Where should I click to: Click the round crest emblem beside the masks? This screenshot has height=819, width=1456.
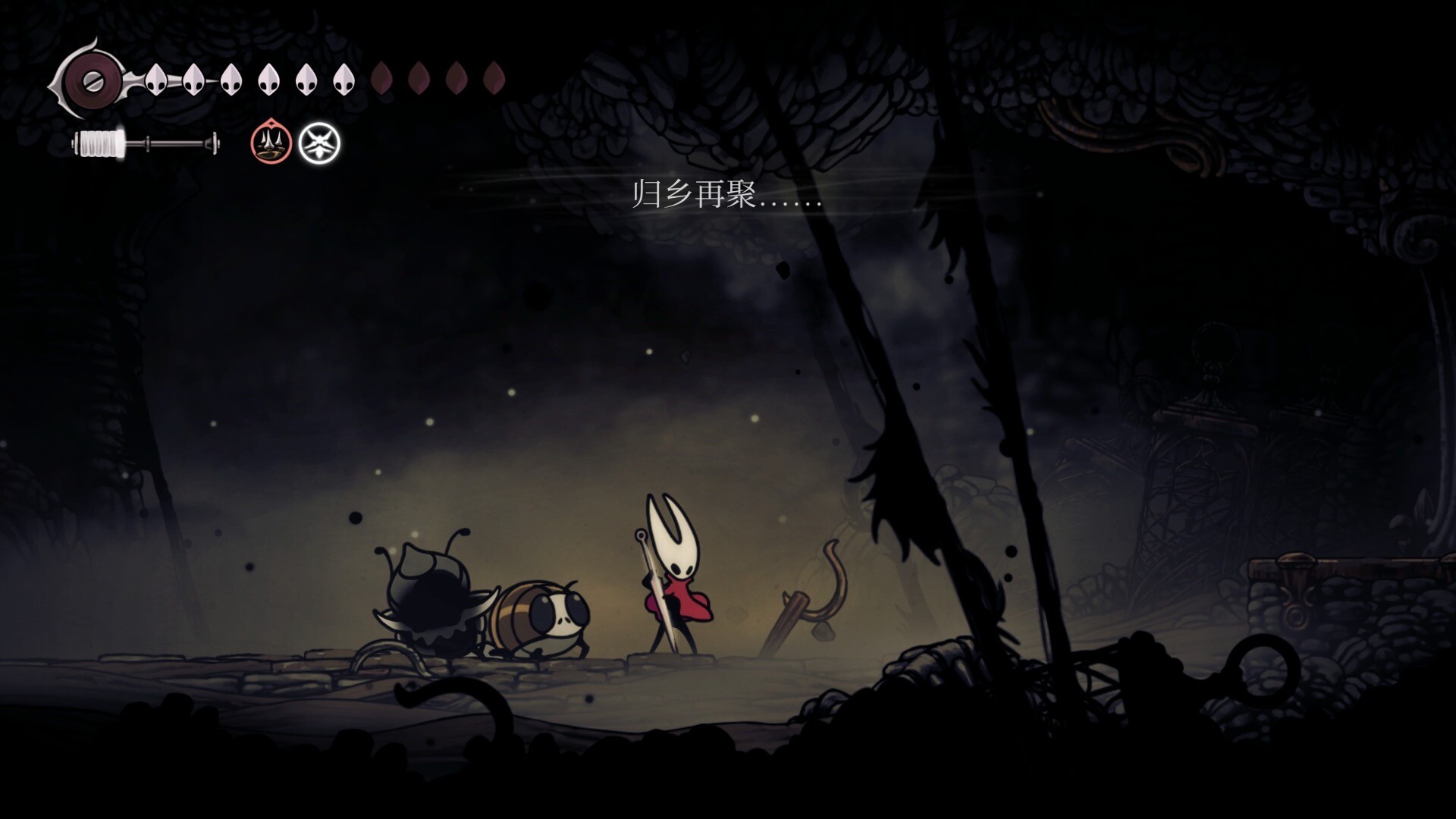(x=90, y=79)
